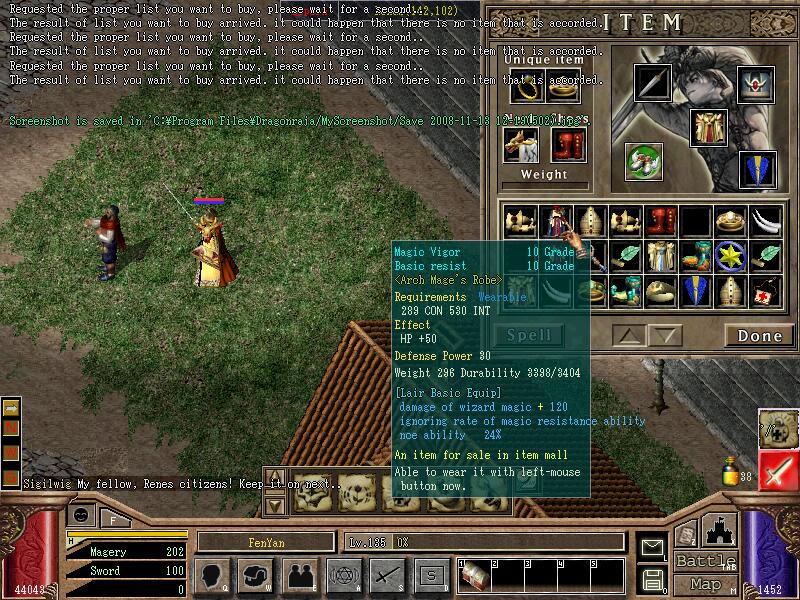Pick the yellow star item in the inventory
This screenshot has height=600, width=800.
(731, 255)
